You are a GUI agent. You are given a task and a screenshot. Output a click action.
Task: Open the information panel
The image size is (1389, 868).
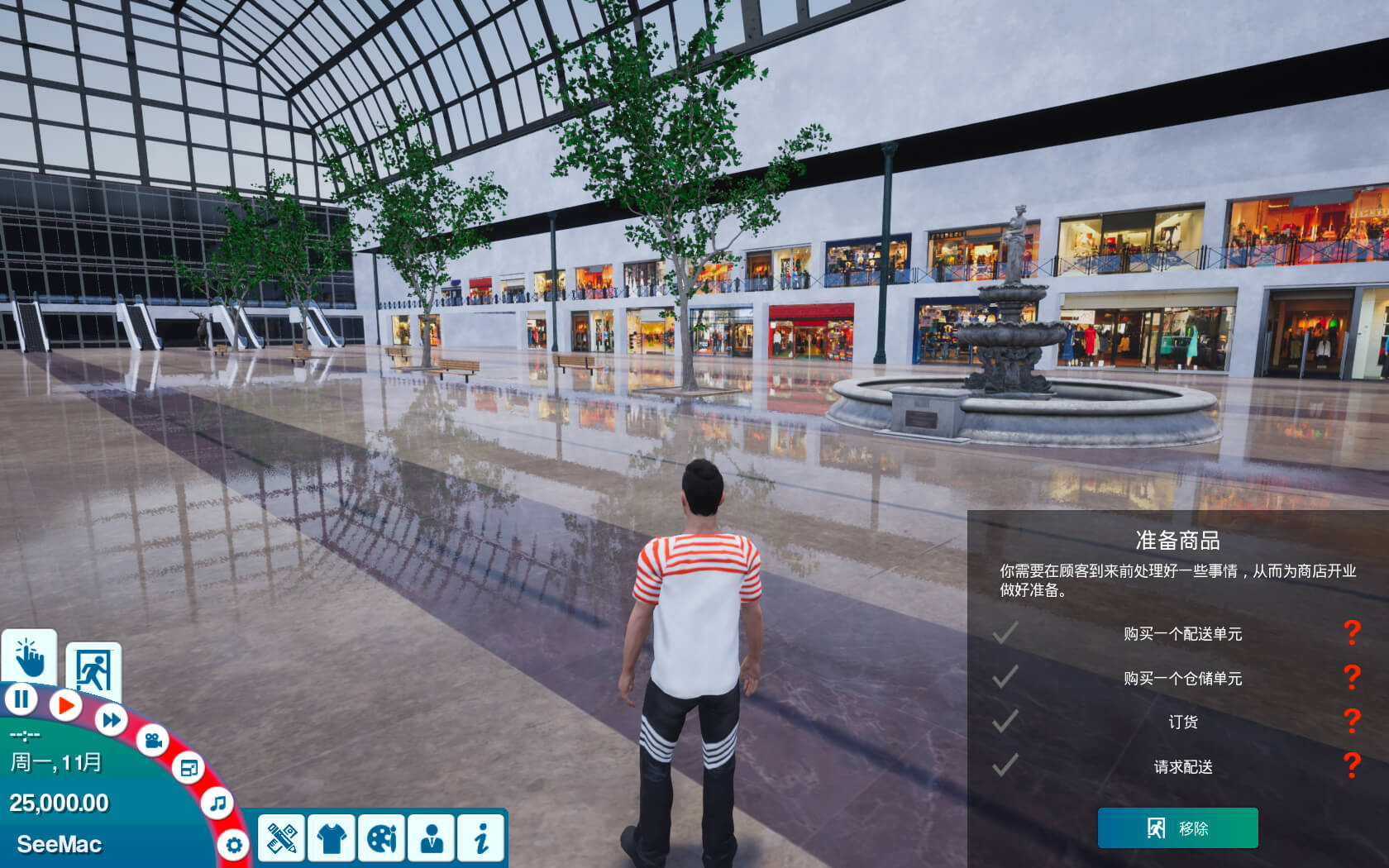click(x=481, y=838)
